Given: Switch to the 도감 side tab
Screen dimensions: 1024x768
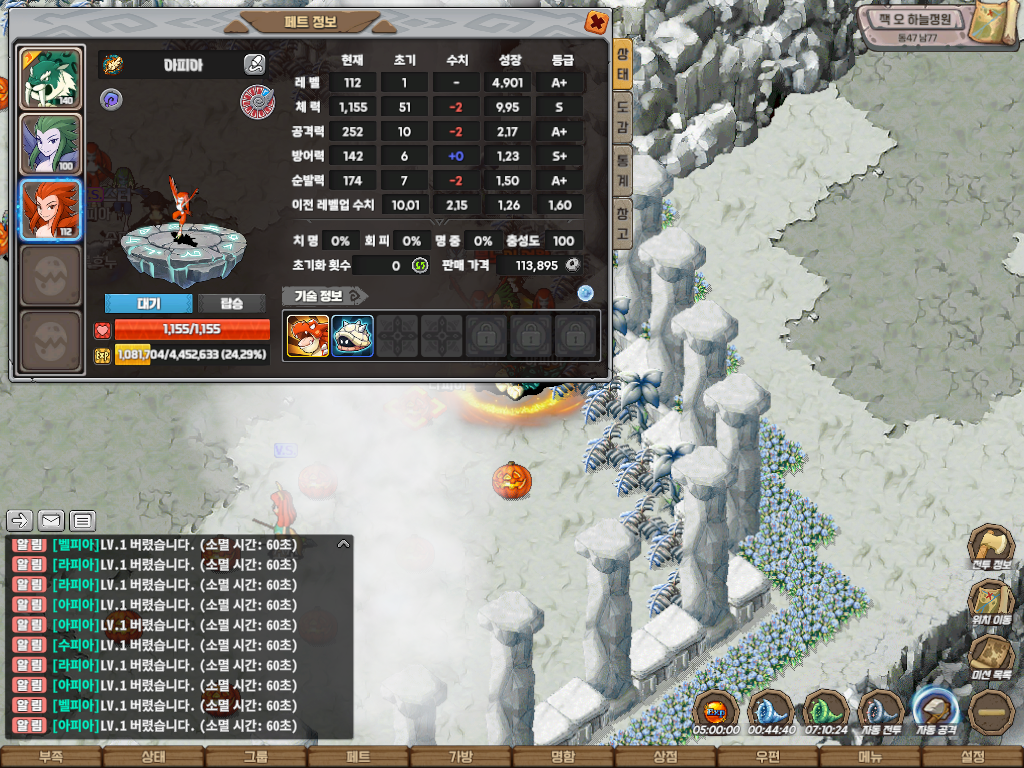Looking at the screenshot, I should (622, 109).
